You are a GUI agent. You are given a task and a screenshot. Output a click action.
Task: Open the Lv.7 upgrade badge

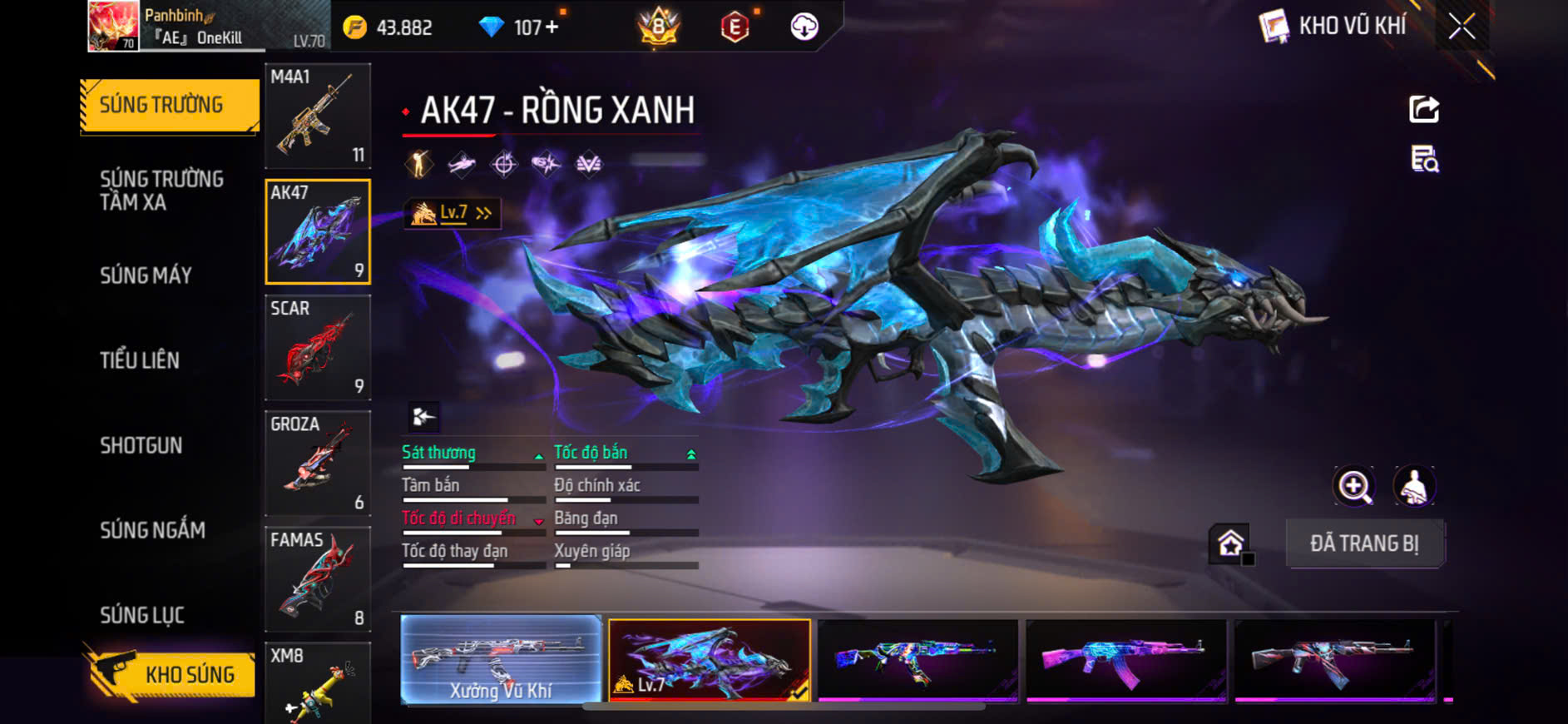pyautogui.click(x=452, y=214)
